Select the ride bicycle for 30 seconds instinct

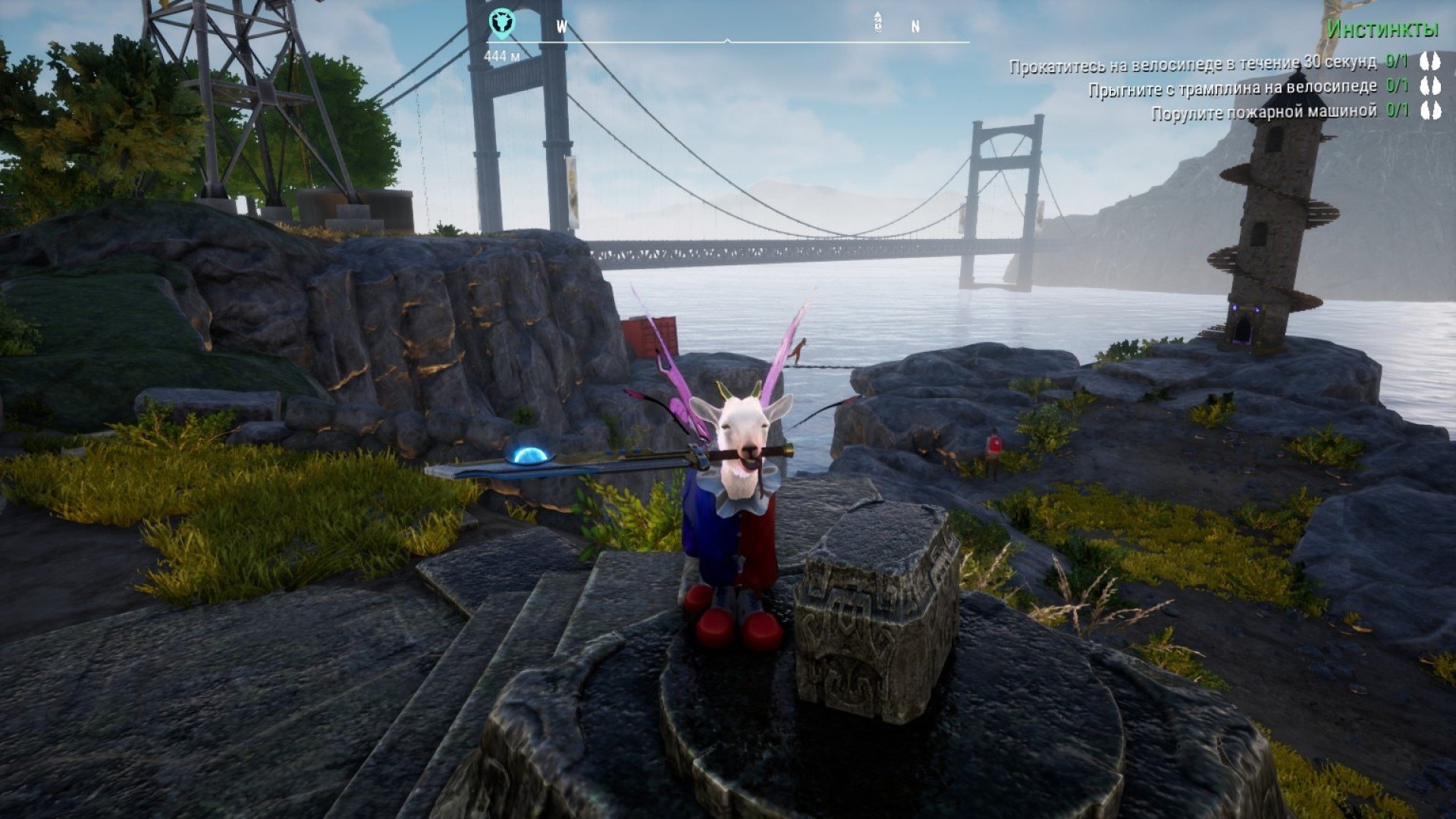(1192, 64)
